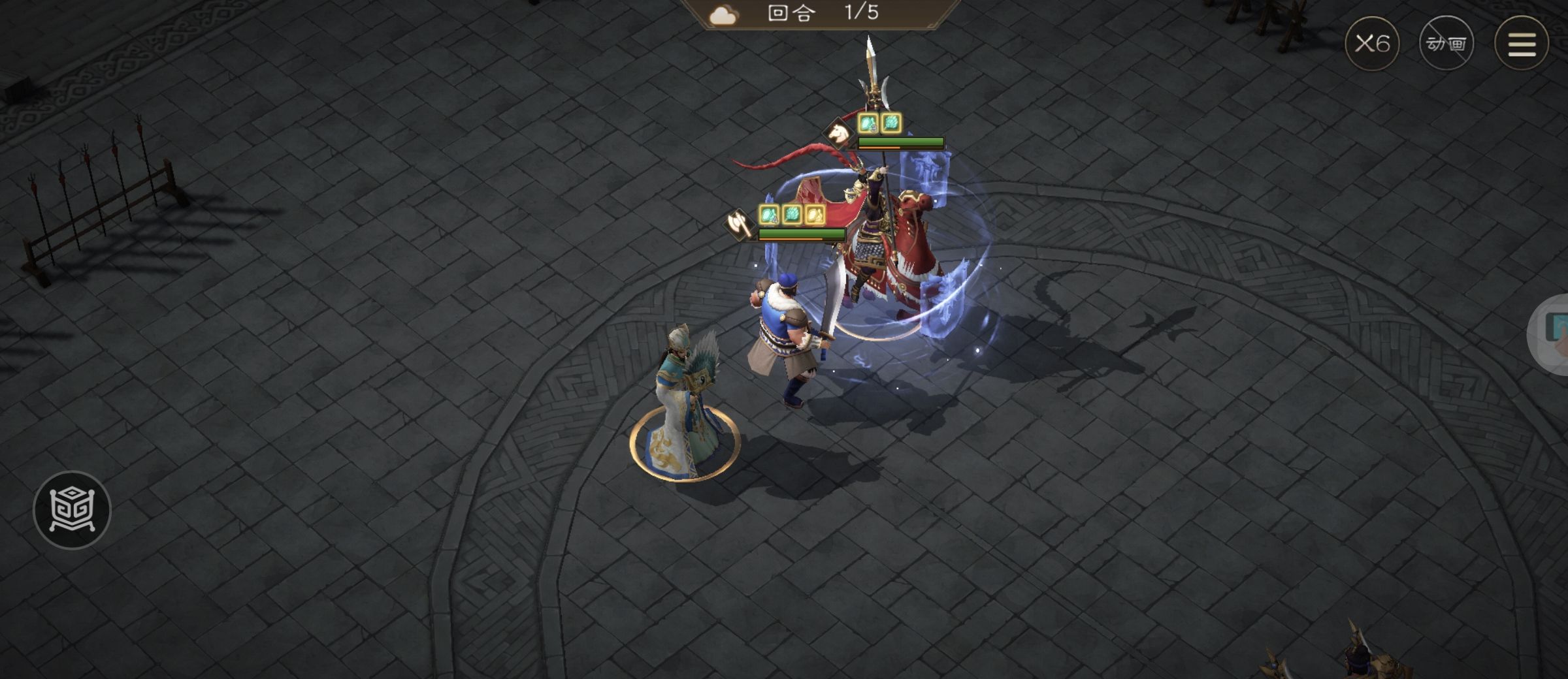Expand the side panel tab at right edge
This screenshot has height=679, width=1568.
tap(1552, 333)
